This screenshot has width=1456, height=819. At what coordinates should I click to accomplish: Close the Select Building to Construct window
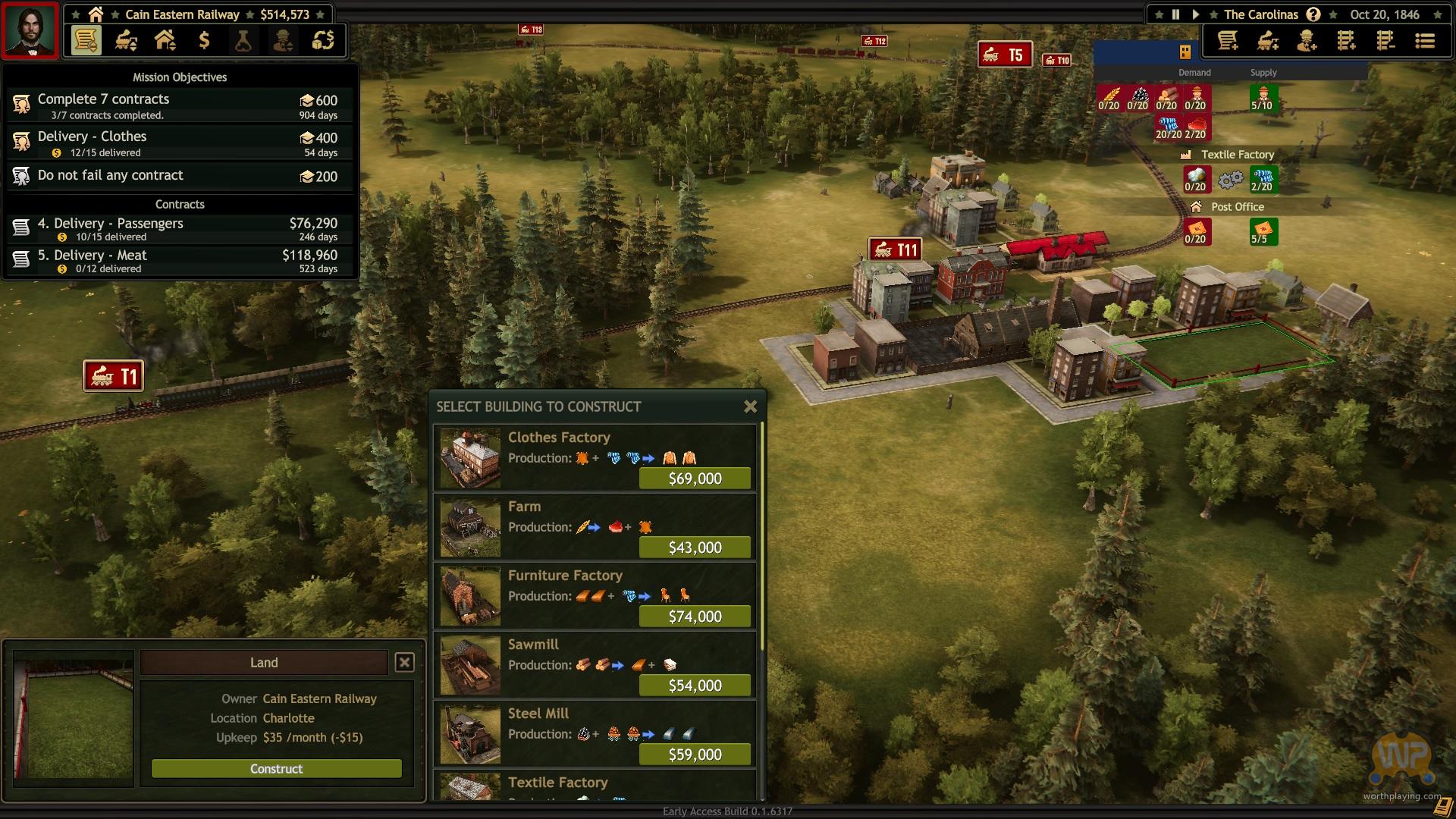click(x=750, y=406)
